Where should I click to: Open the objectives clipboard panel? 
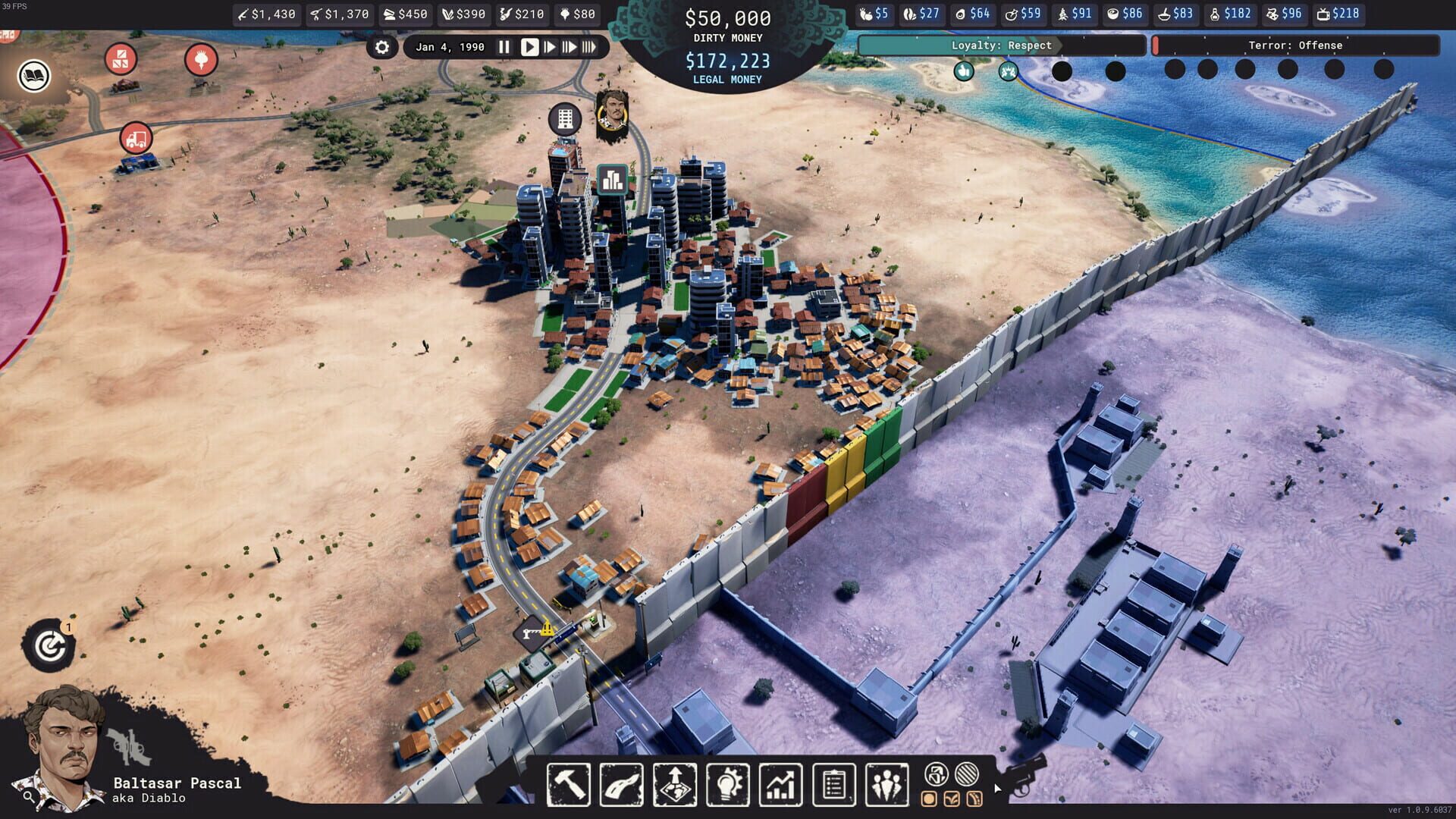(834, 785)
